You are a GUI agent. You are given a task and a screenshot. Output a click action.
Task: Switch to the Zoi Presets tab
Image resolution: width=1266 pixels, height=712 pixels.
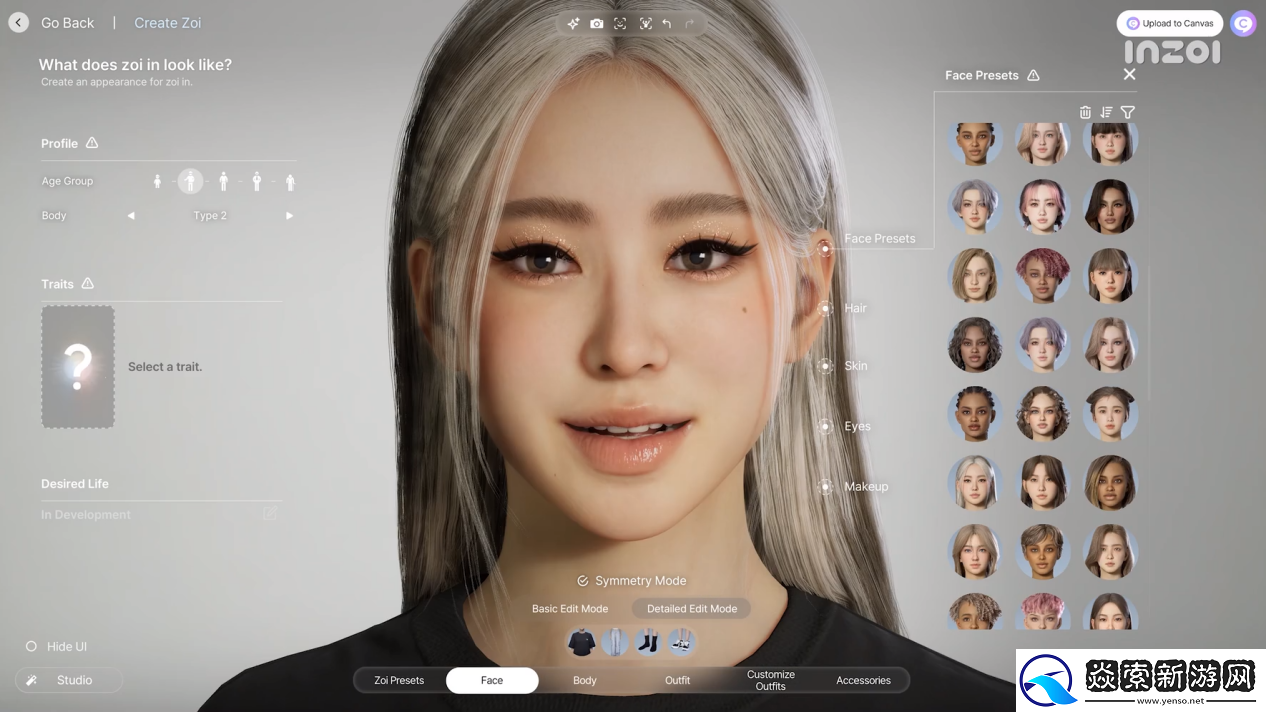coord(399,680)
